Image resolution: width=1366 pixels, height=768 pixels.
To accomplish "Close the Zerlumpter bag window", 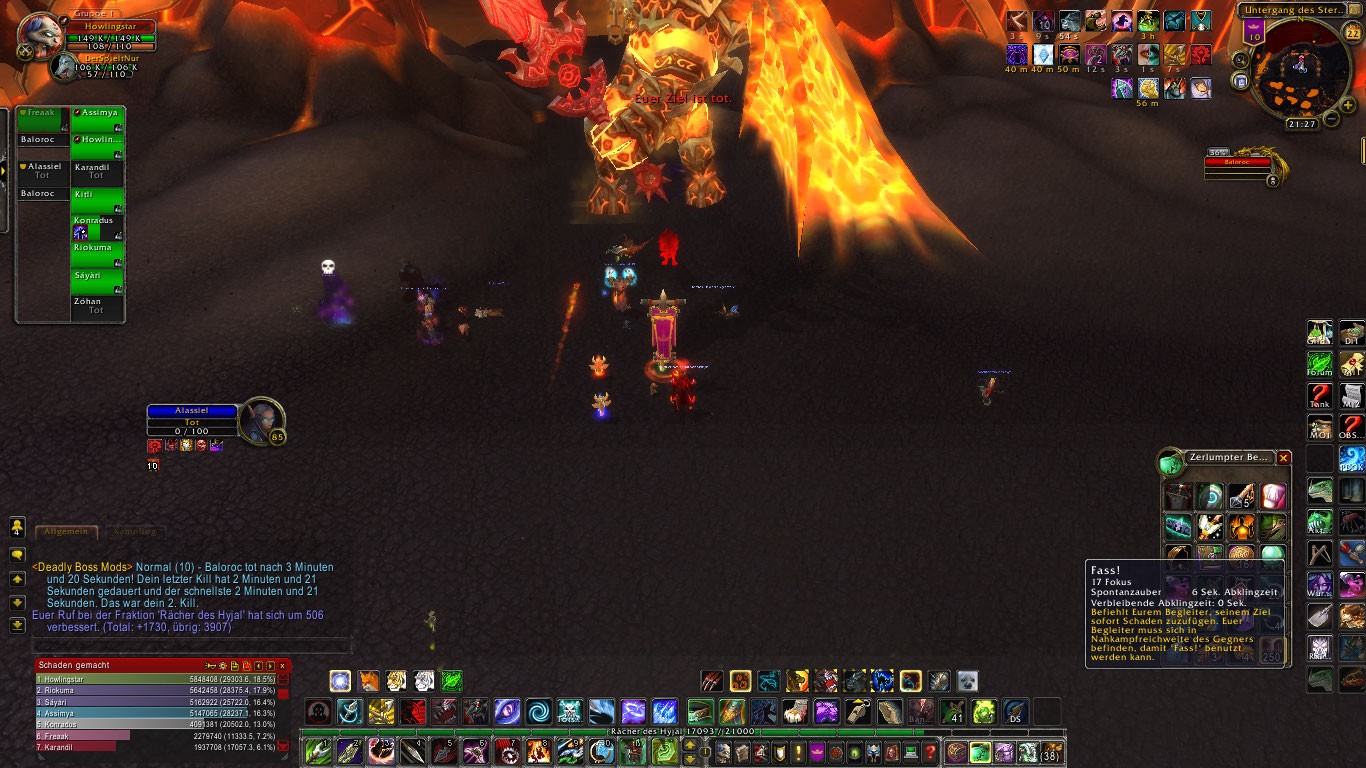I will tap(1284, 458).
